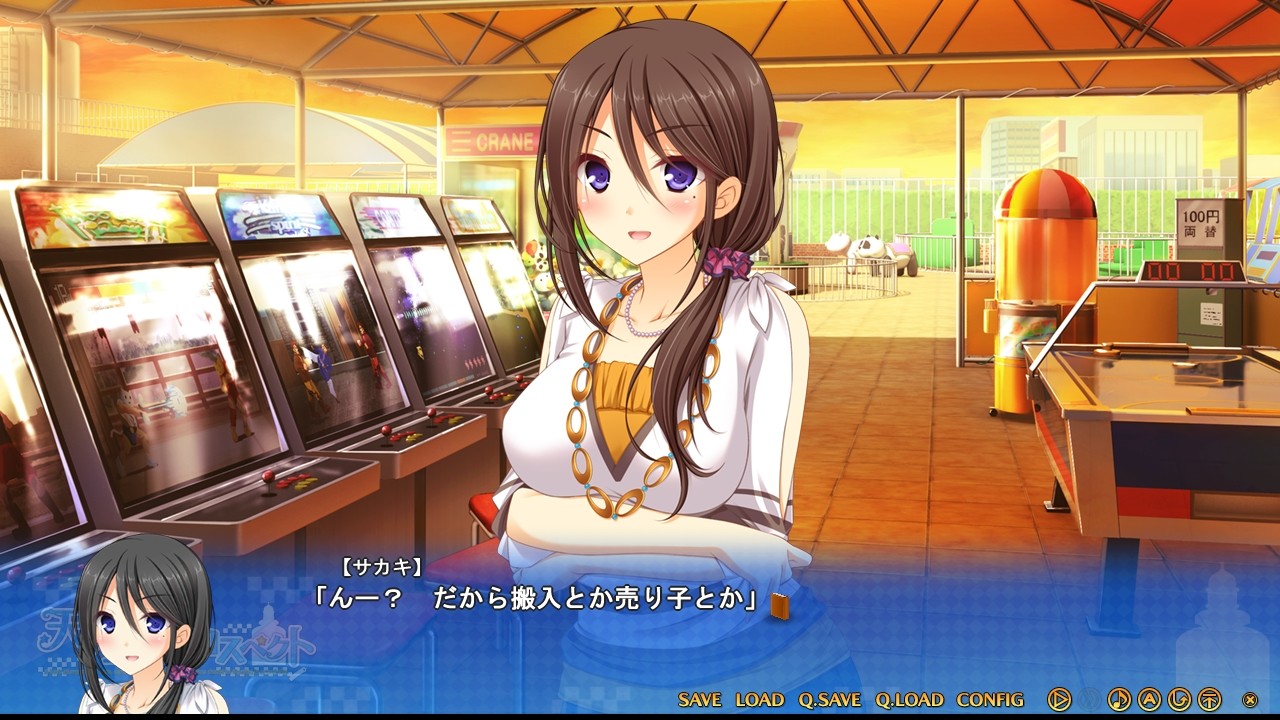Open the SAVE screen
The width and height of the screenshot is (1280, 720).
[x=700, y=699]
